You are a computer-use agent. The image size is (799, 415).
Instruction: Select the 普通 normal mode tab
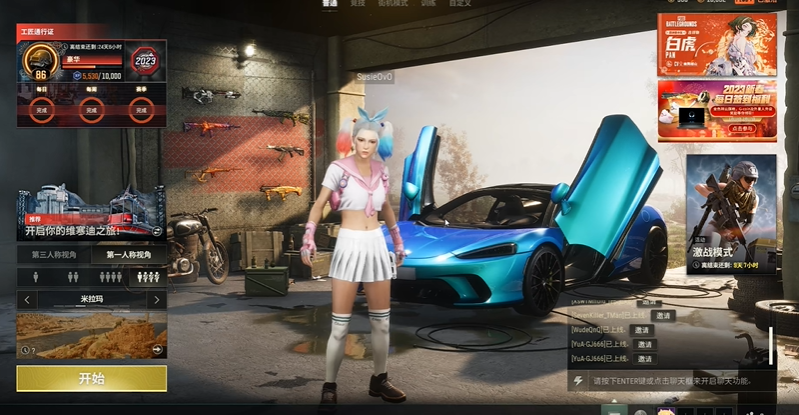(x=329, y=4)
